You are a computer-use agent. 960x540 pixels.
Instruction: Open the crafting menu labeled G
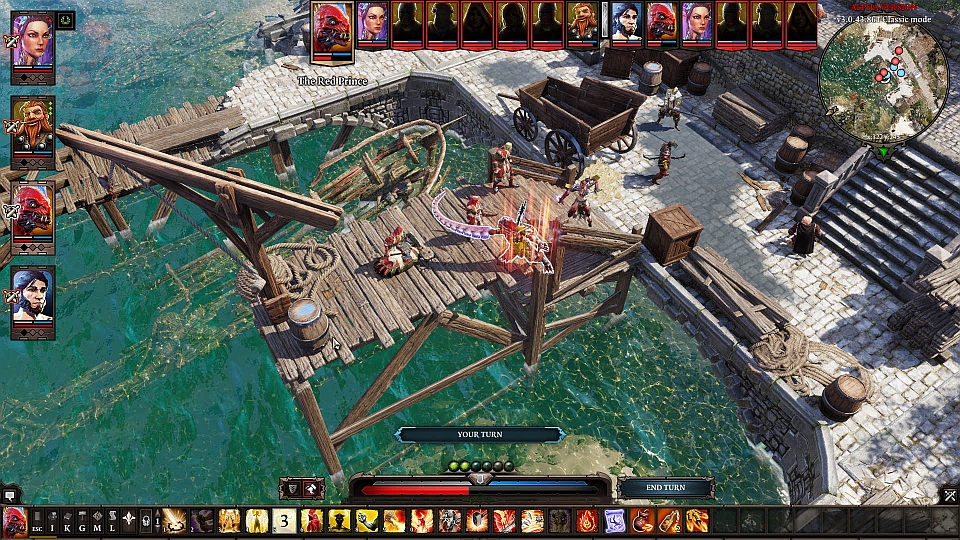[83, 520]
